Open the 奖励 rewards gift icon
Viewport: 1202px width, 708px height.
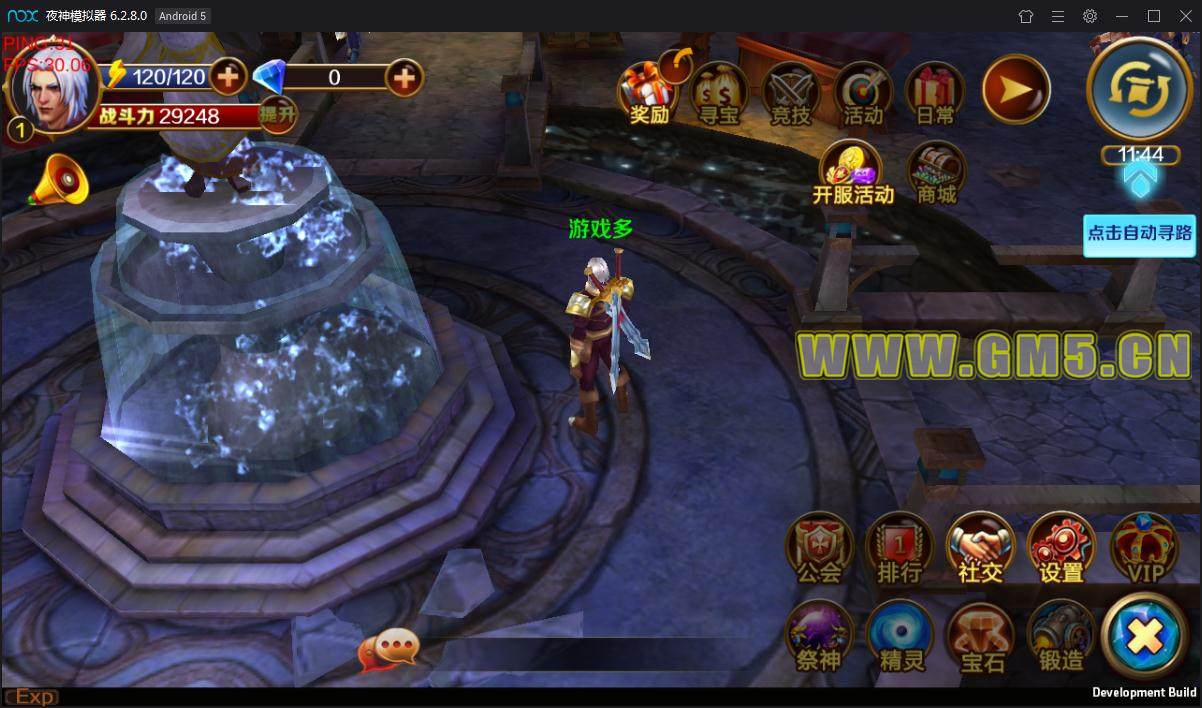click(649, 93)
